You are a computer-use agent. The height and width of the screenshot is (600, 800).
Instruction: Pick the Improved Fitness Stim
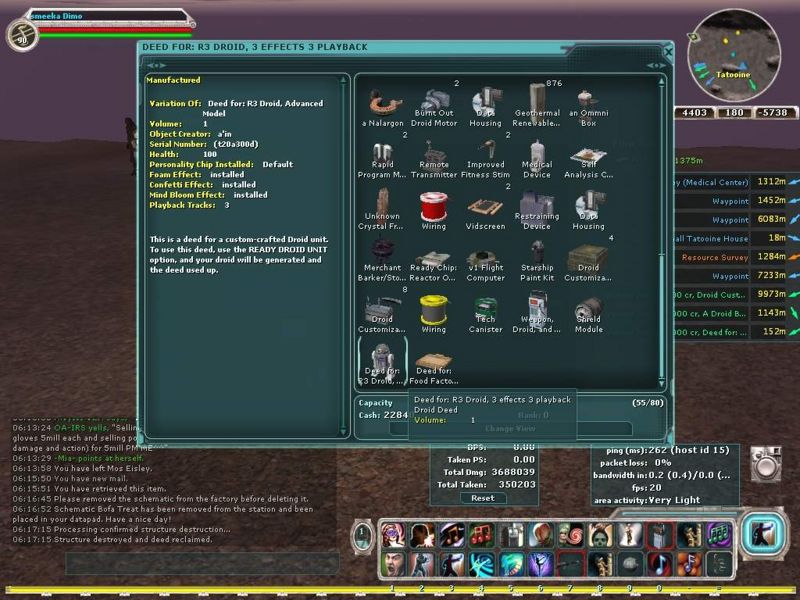(x=485, y=156)
